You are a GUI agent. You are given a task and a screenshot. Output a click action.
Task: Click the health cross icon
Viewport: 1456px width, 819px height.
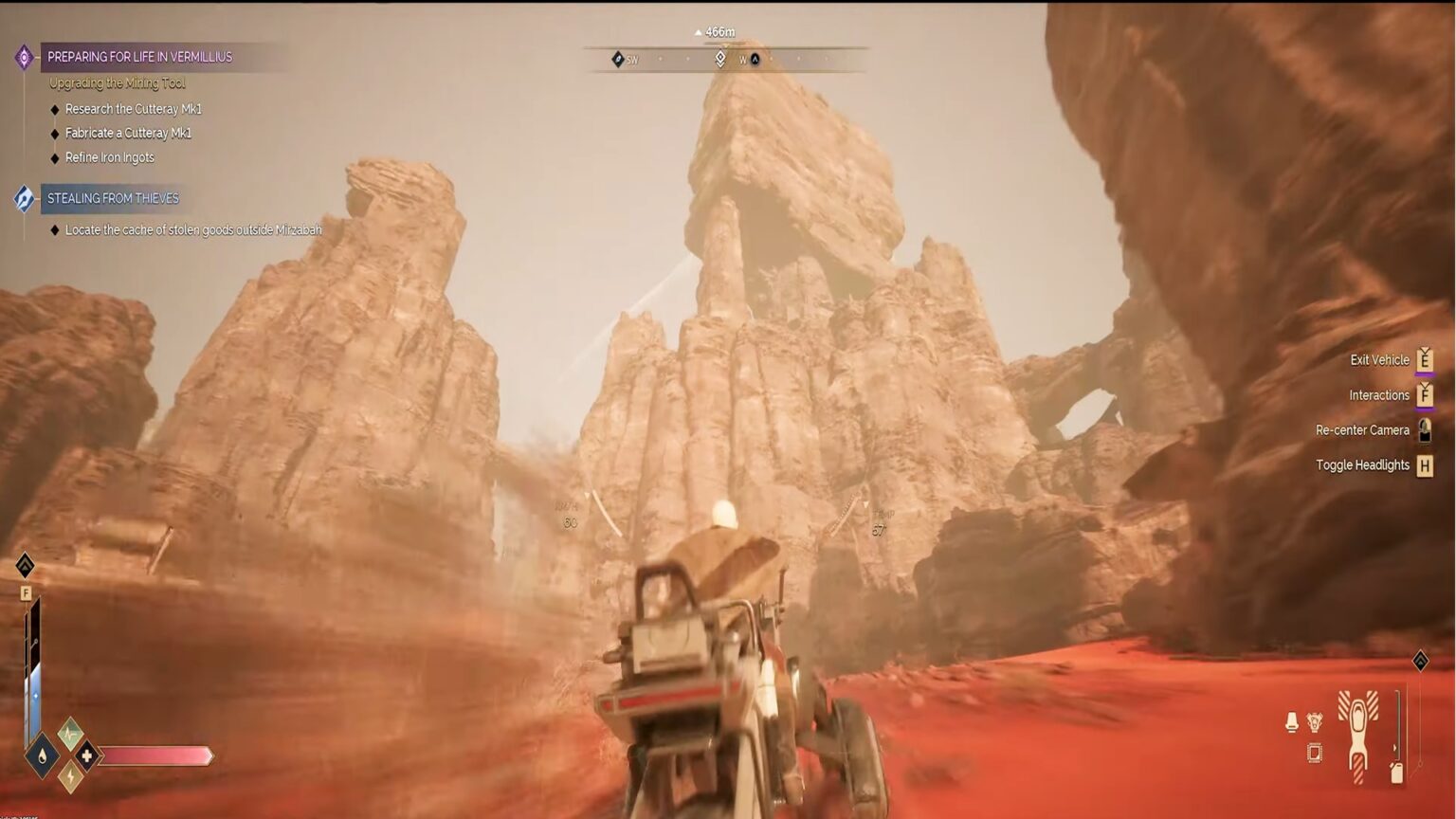click(x=86, y=755)
